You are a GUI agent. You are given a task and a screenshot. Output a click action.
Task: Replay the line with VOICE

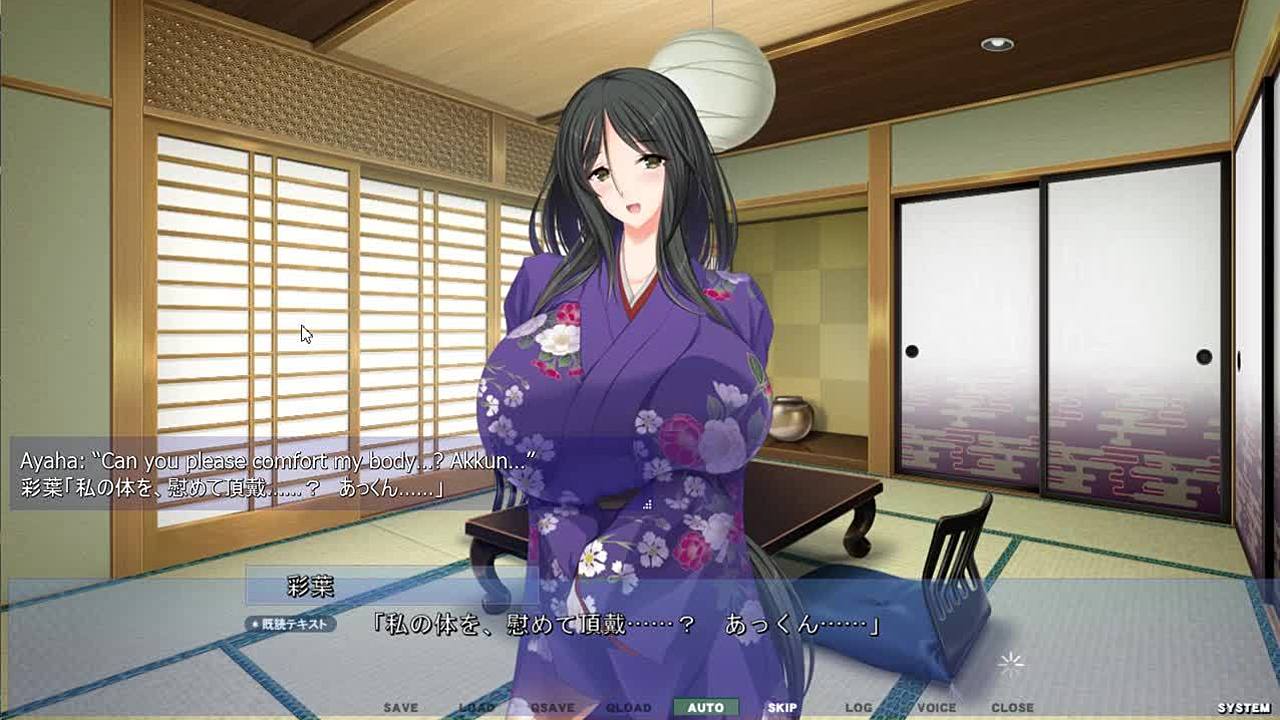click(x=936, y=708)
